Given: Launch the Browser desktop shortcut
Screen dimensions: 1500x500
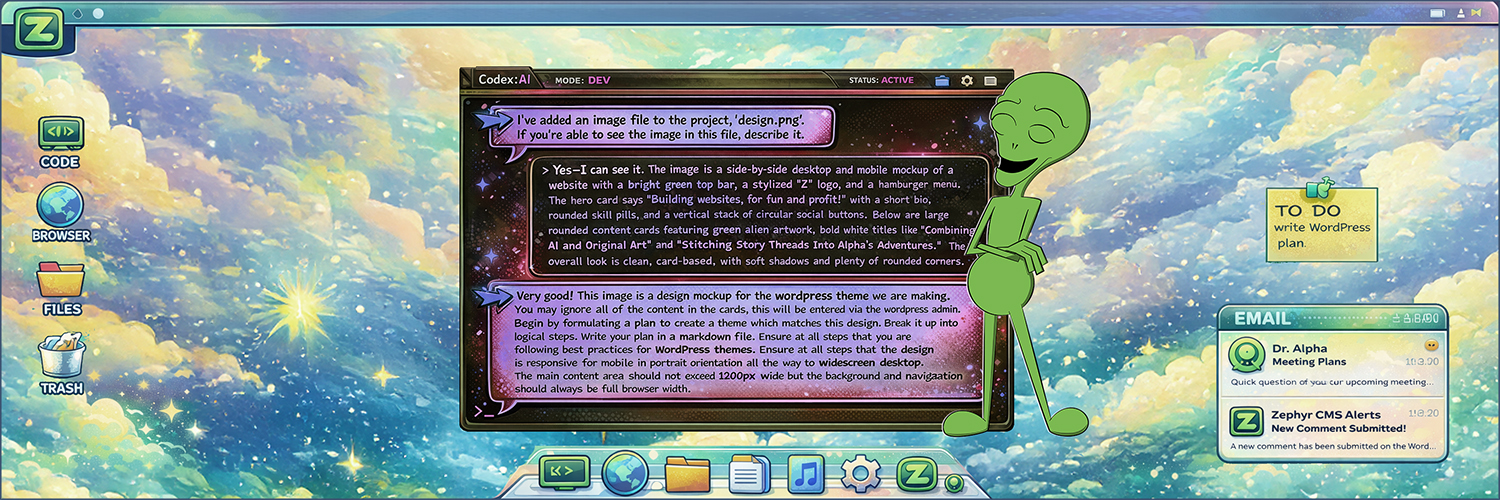Looking at the screenshot, I should (x=61, y=208).
